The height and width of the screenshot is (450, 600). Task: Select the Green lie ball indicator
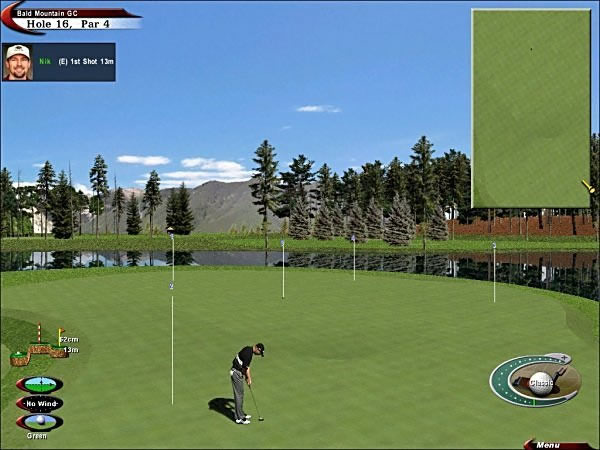39,422
